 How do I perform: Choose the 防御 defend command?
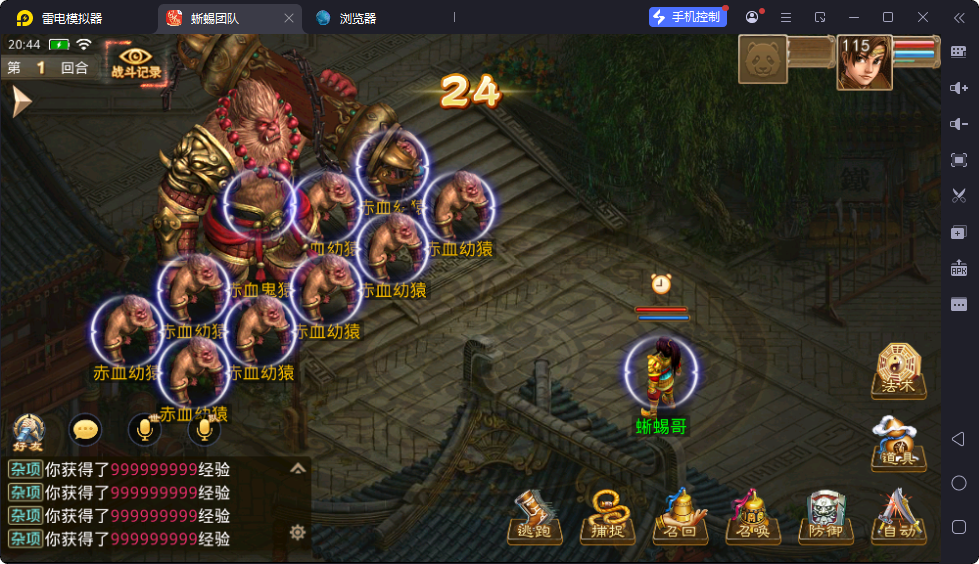pos(825,517)
